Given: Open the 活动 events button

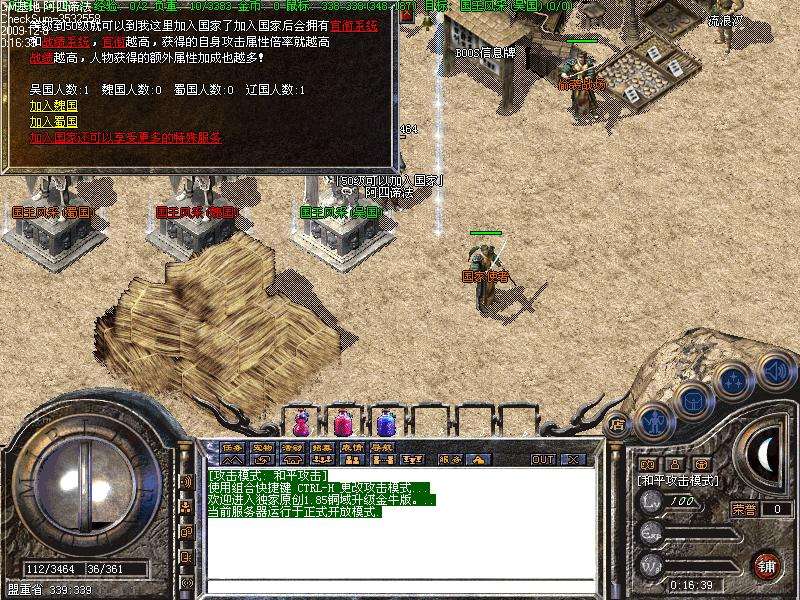Looking at the screenshot, I should tap(292, 447).
